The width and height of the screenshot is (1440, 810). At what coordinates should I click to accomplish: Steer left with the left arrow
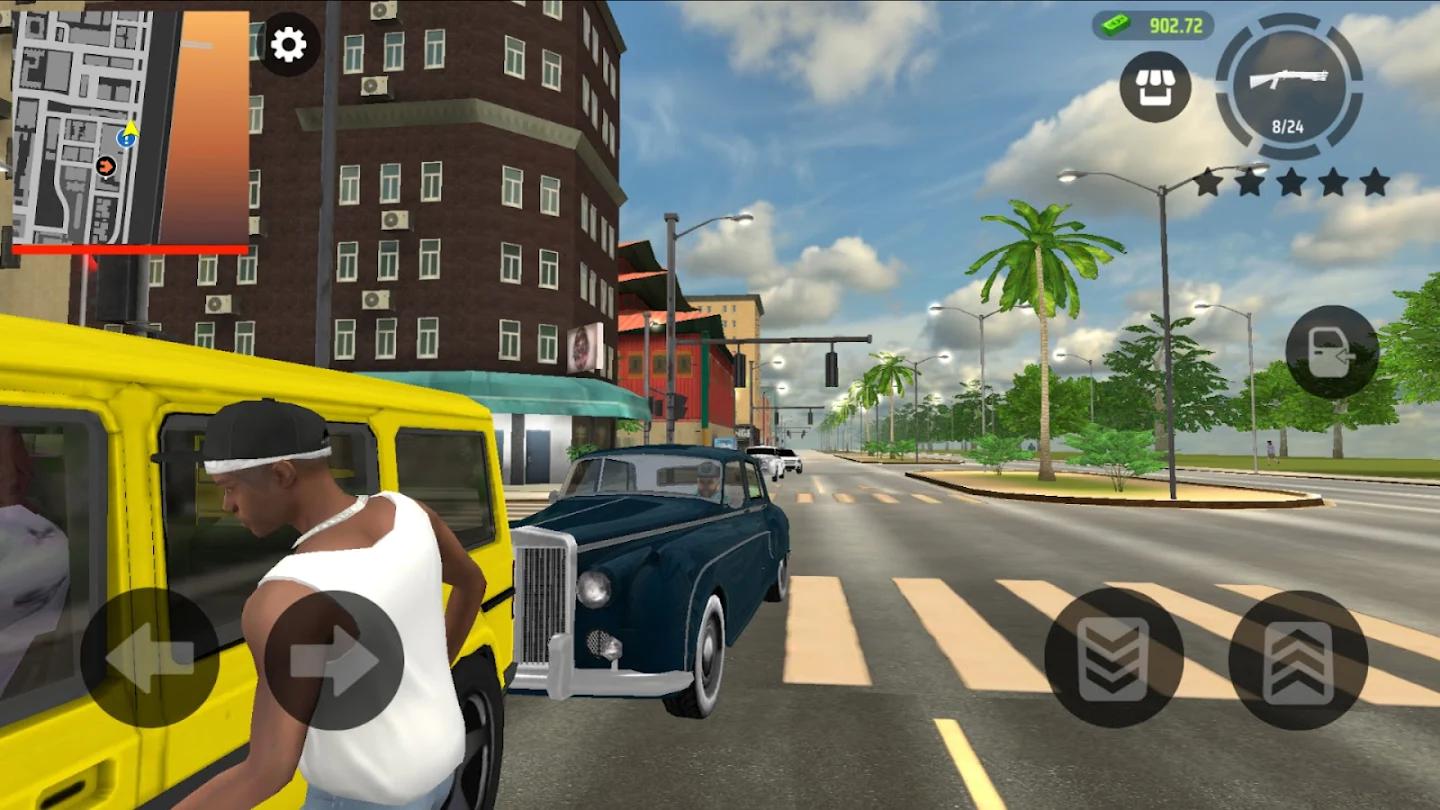tap(149, 657)
